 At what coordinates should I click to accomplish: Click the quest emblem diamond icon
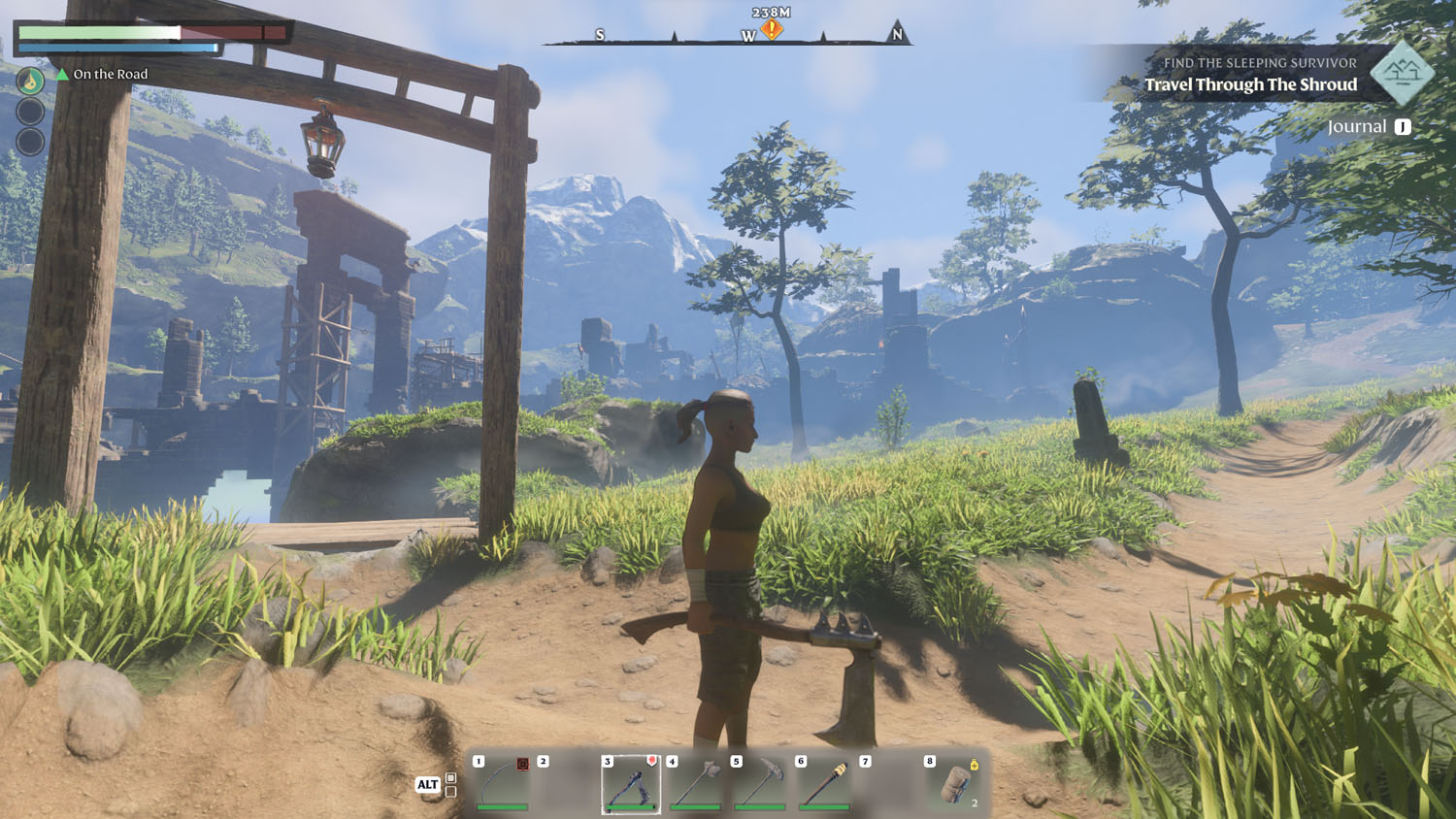point(1402,73)
